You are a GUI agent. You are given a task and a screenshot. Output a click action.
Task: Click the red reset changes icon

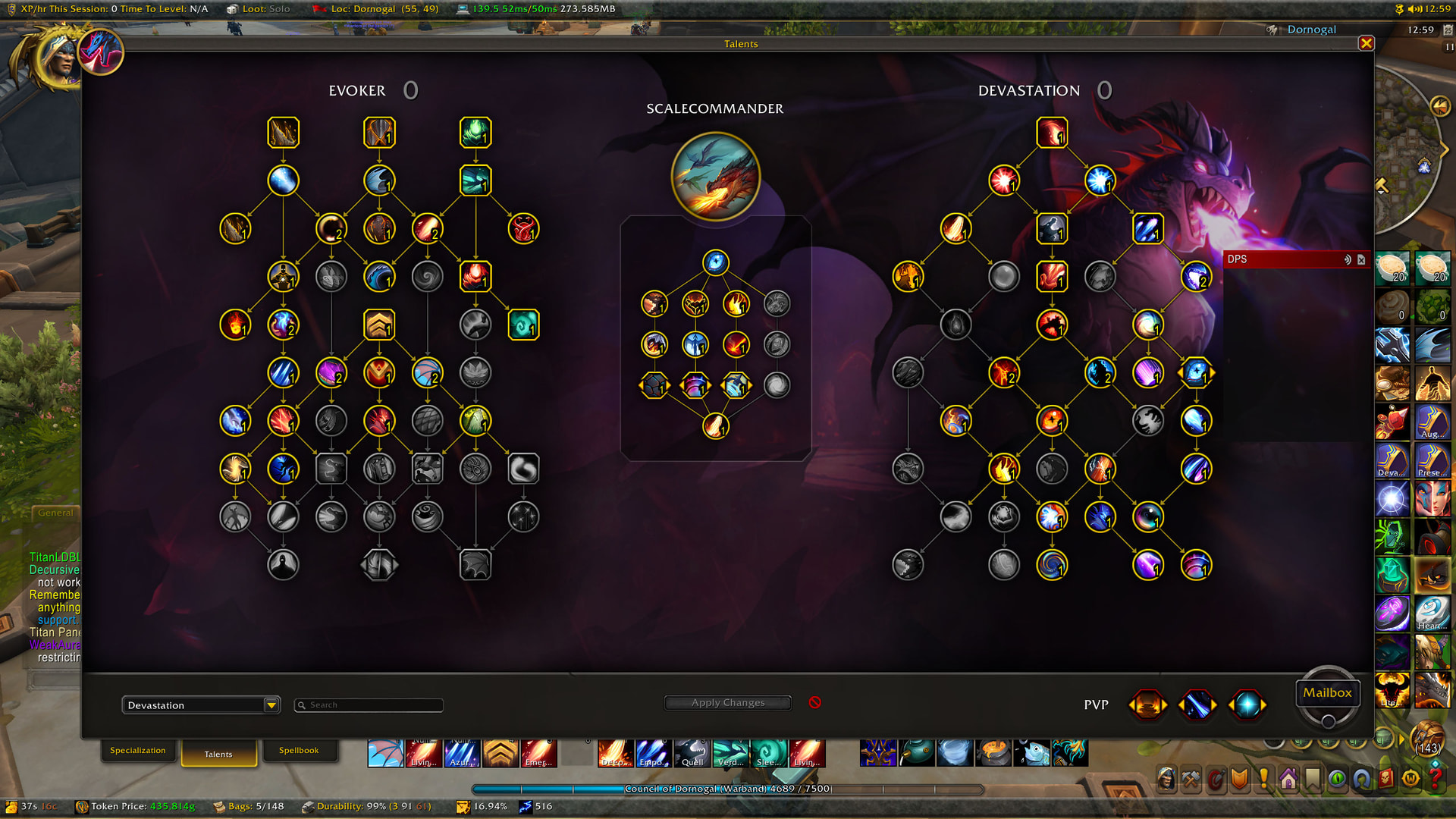point(815,702)
